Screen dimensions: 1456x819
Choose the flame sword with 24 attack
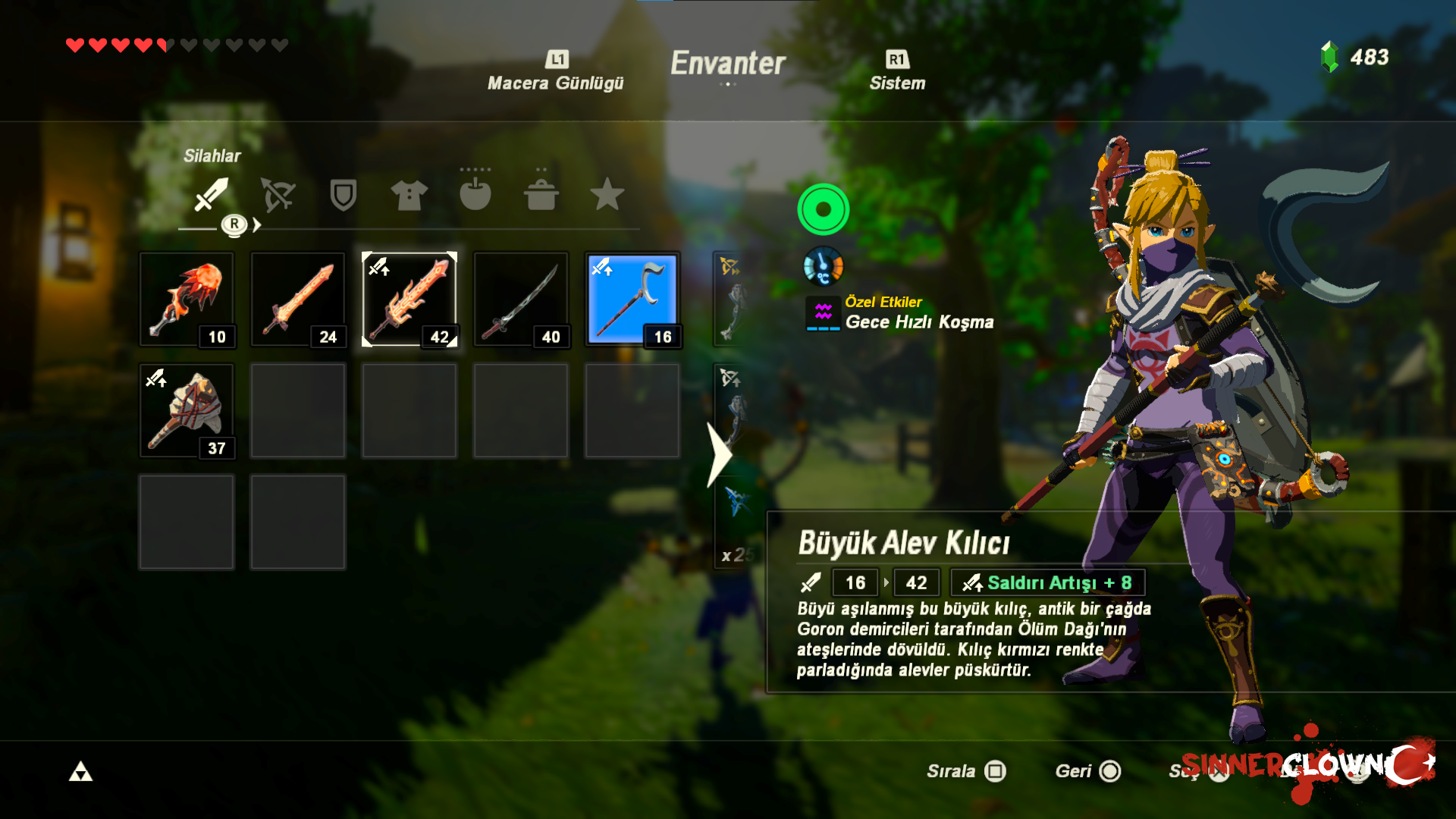298,300
